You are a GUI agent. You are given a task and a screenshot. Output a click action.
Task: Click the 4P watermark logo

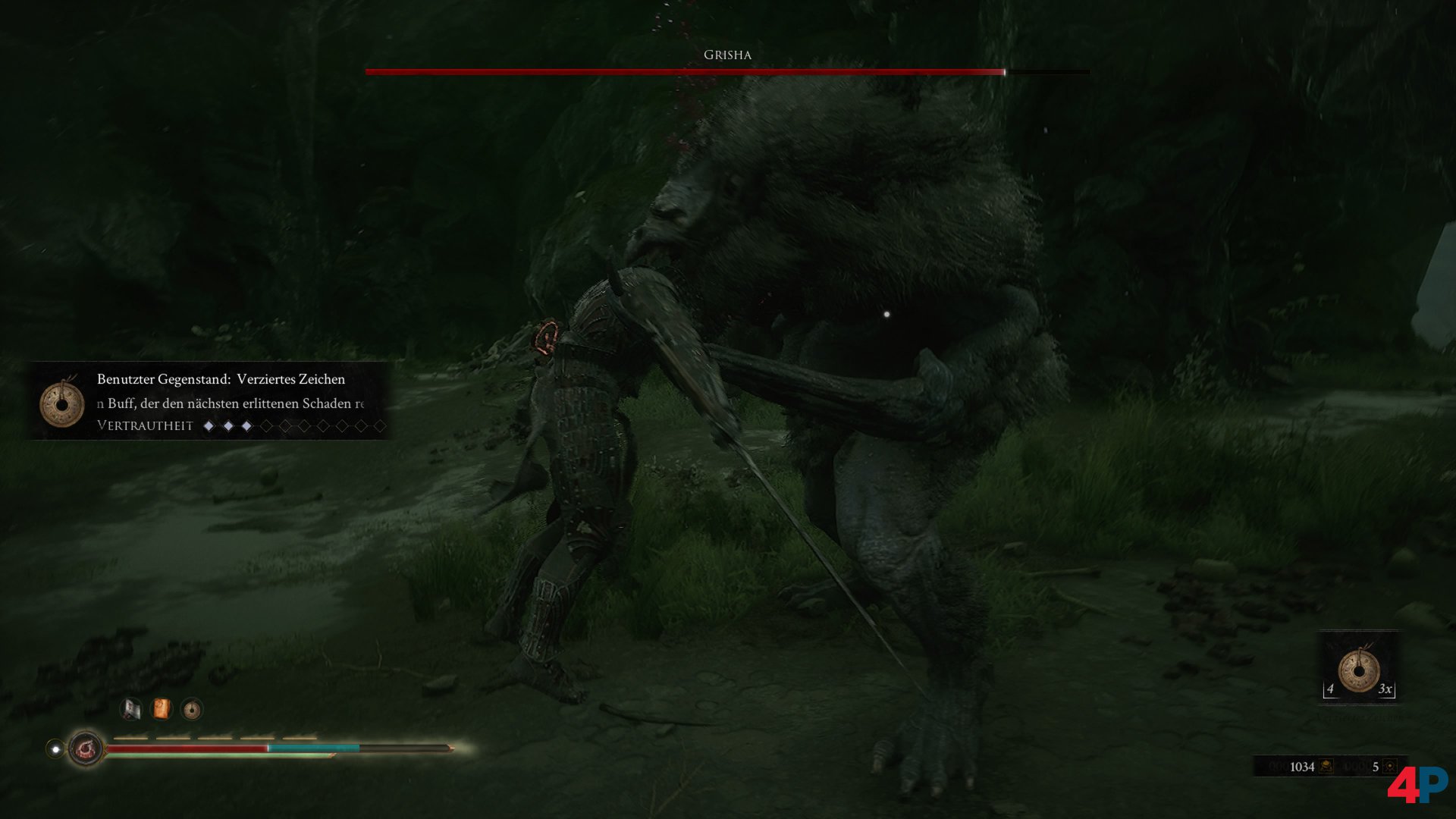point(1417,785)
